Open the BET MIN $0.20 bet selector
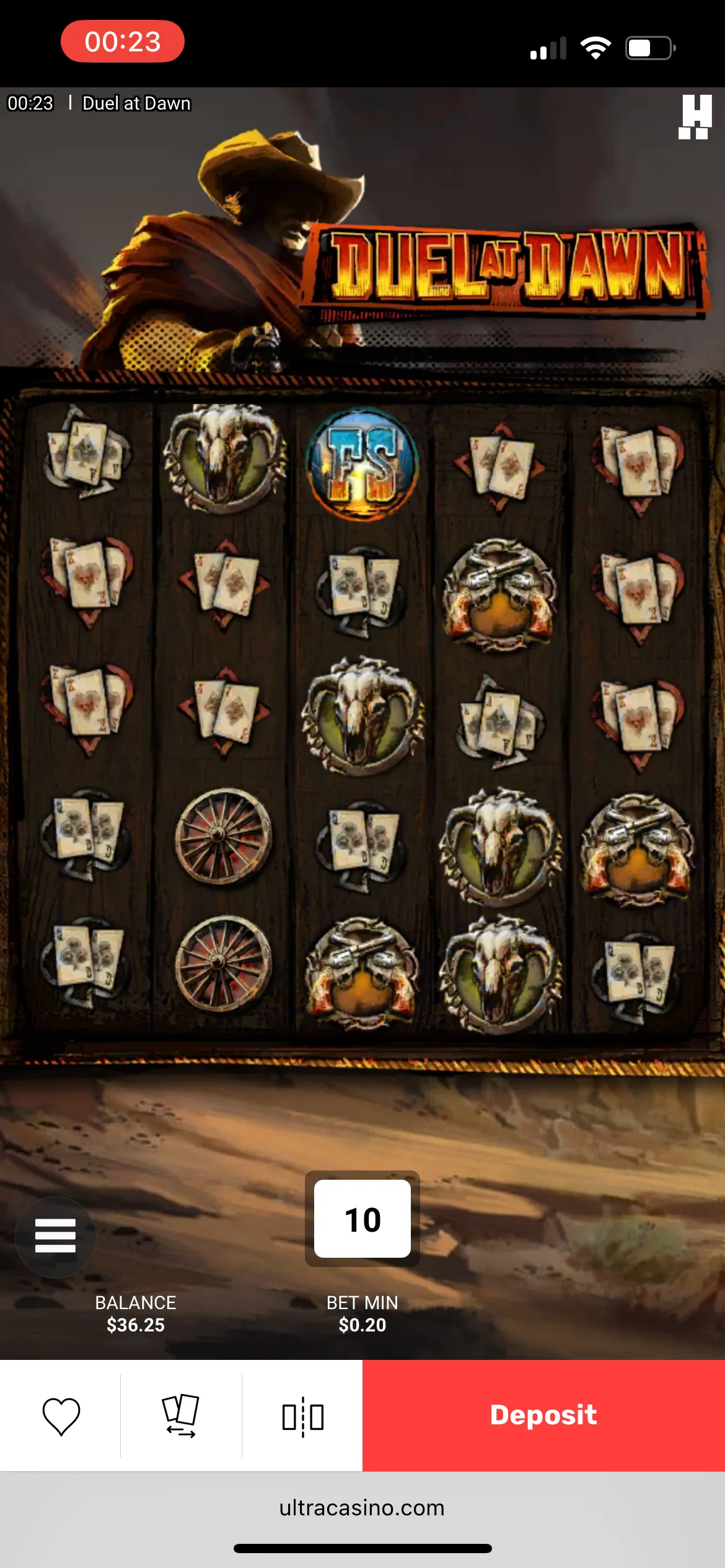The image size is (725, 1568). (x=362, y=1313)
